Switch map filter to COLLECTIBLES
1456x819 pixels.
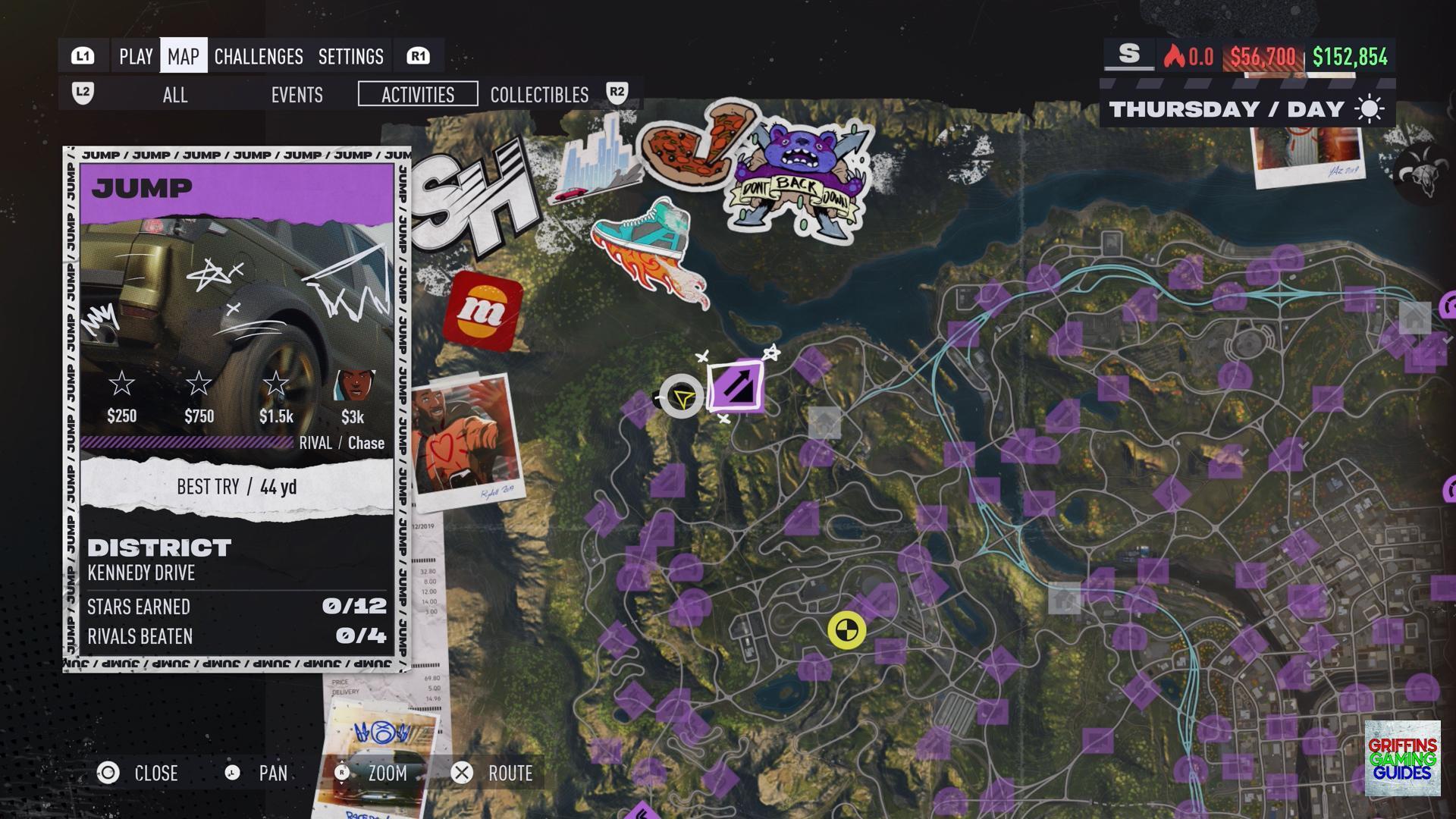(539, 95)
